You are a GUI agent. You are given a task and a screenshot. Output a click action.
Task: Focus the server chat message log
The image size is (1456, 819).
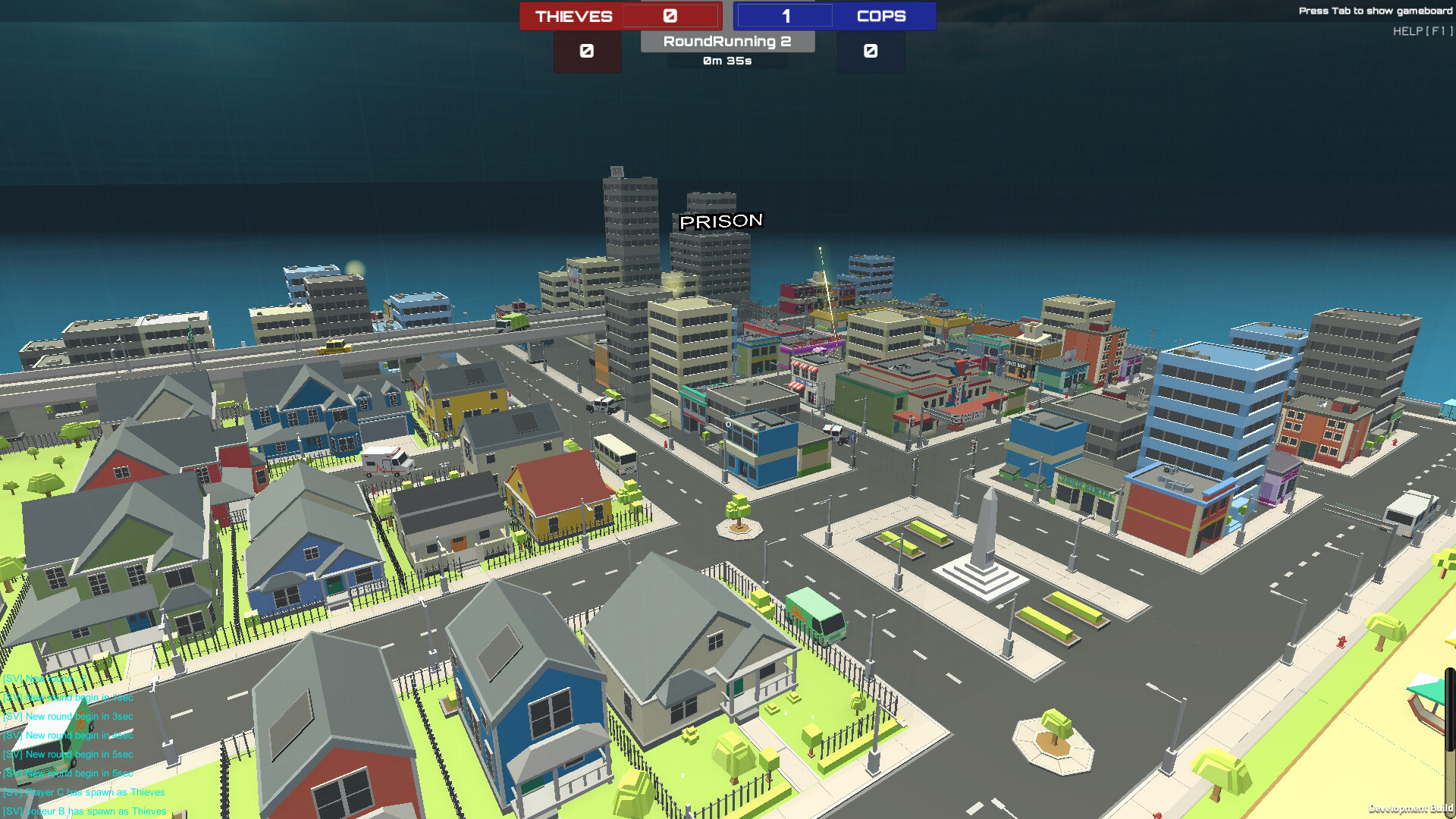(83, 745)
